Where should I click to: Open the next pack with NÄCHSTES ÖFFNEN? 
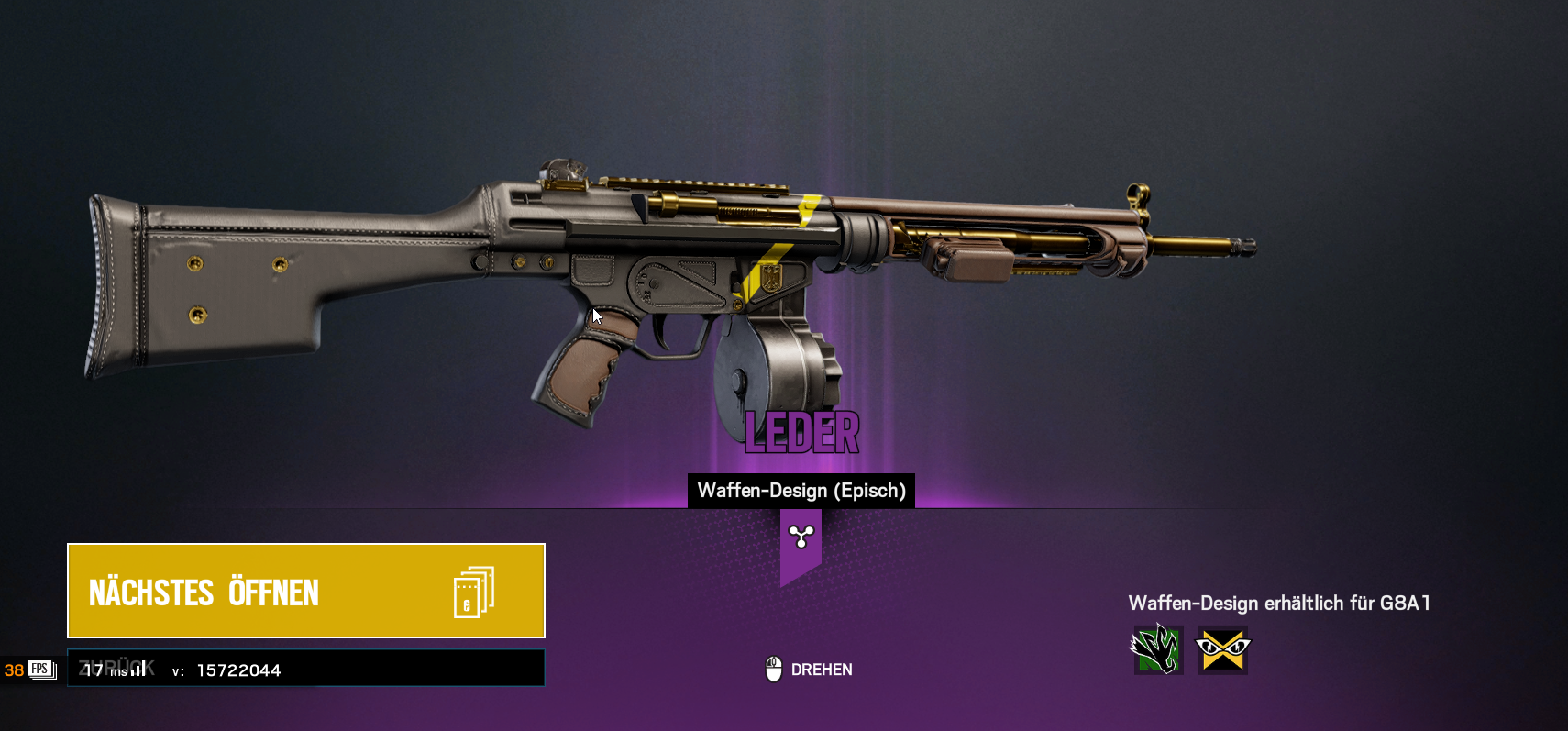305,591
